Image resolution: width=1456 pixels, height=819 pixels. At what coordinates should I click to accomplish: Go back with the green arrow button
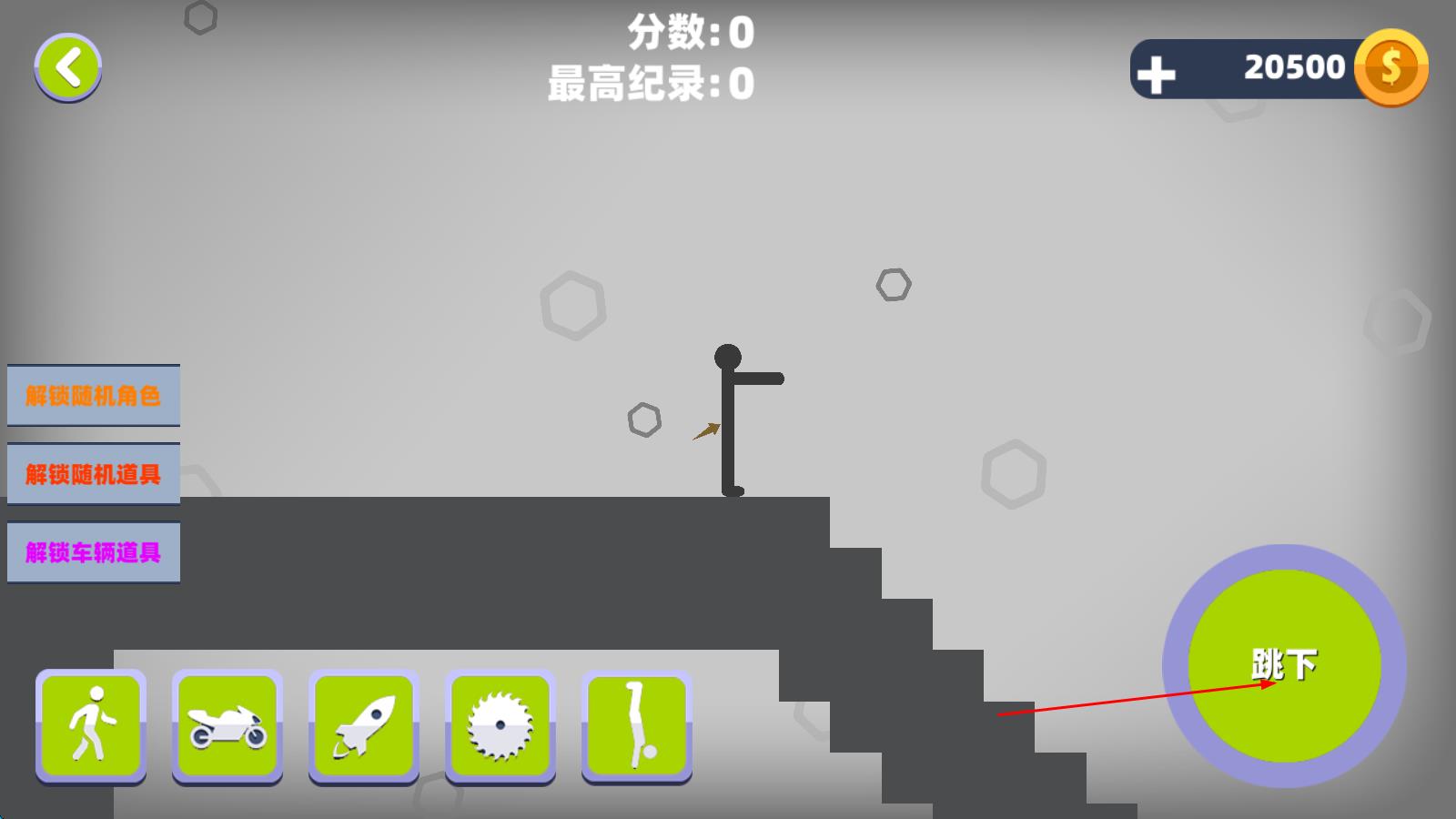tap(68, 67)
